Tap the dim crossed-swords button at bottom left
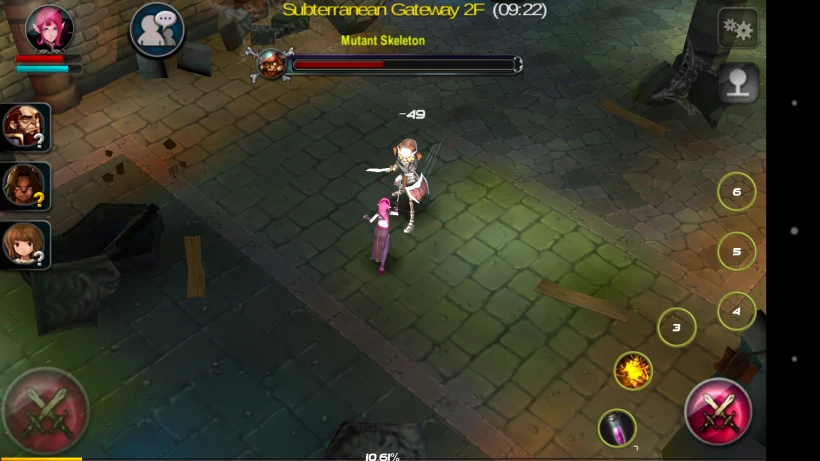820x461 pixels. pyautogui.click(x=45, y=410)
